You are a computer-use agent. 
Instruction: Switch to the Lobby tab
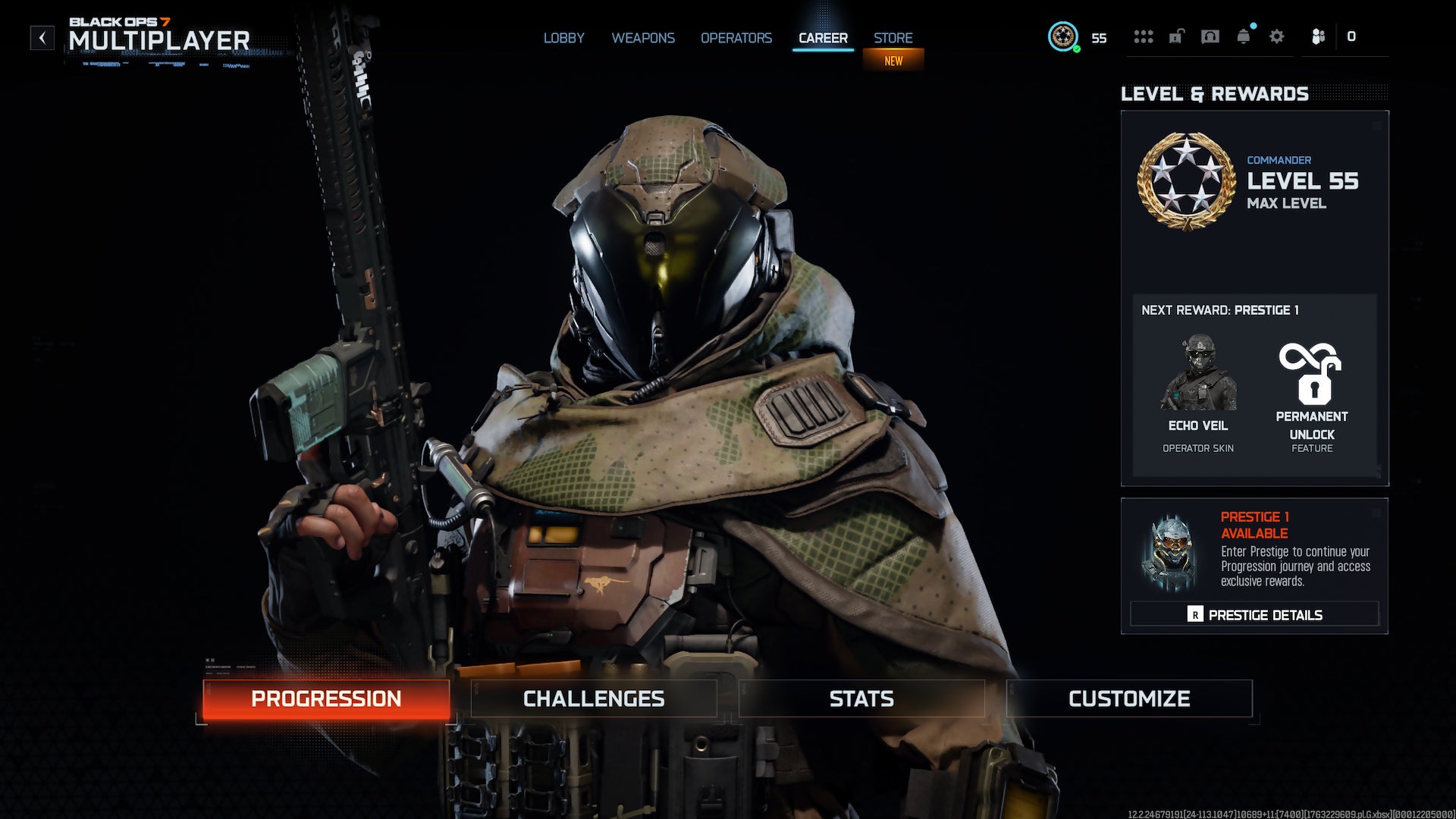563,38
